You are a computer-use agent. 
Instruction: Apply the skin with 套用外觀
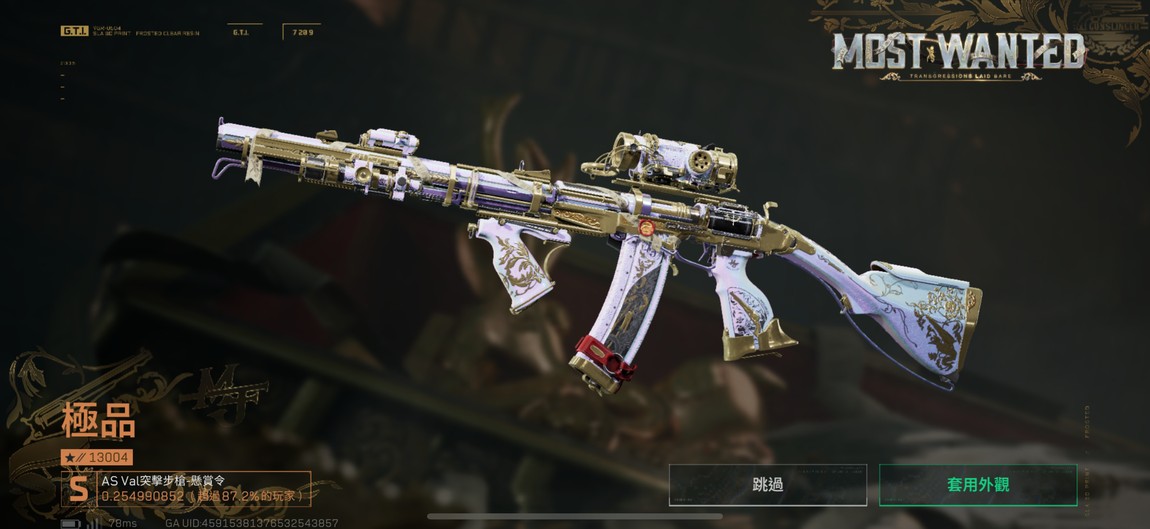(x=977, y=485)
